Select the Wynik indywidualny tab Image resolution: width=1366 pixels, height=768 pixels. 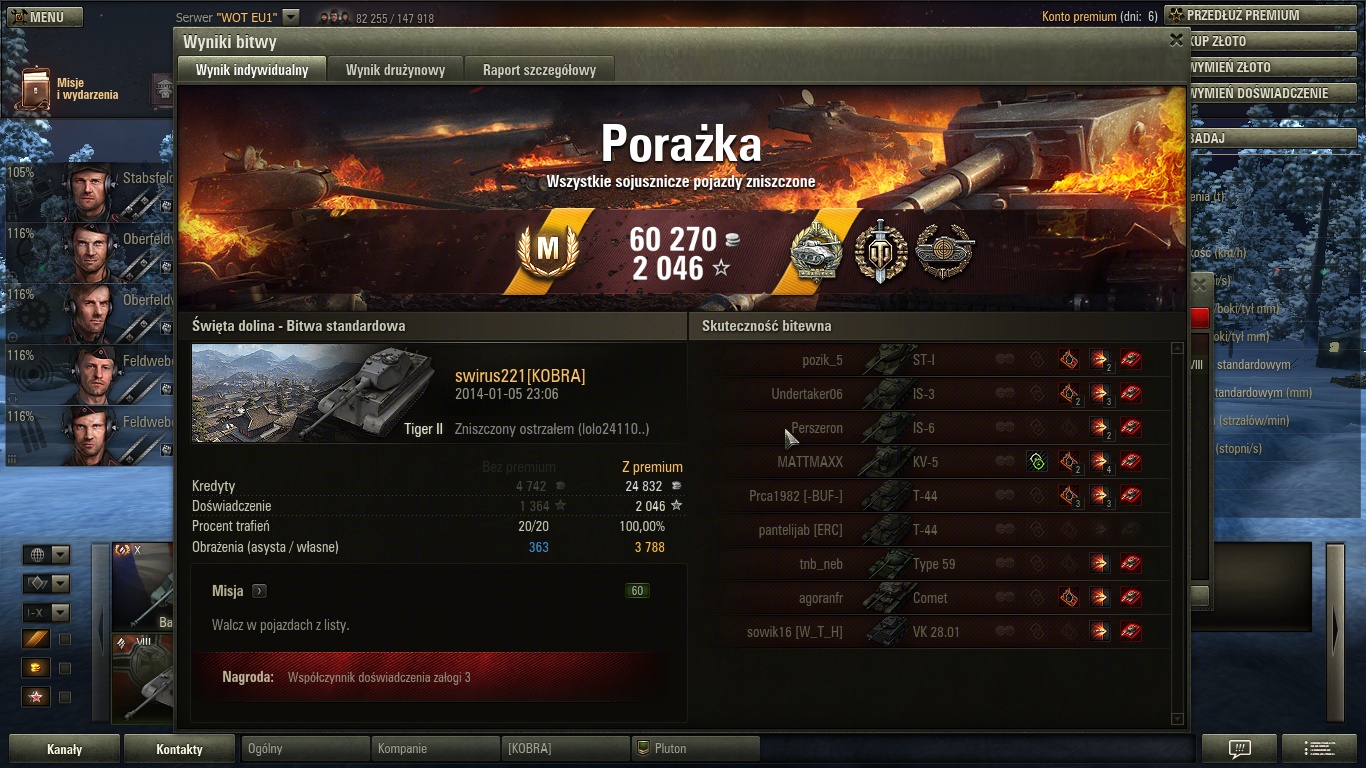click(x=252, y=70)
